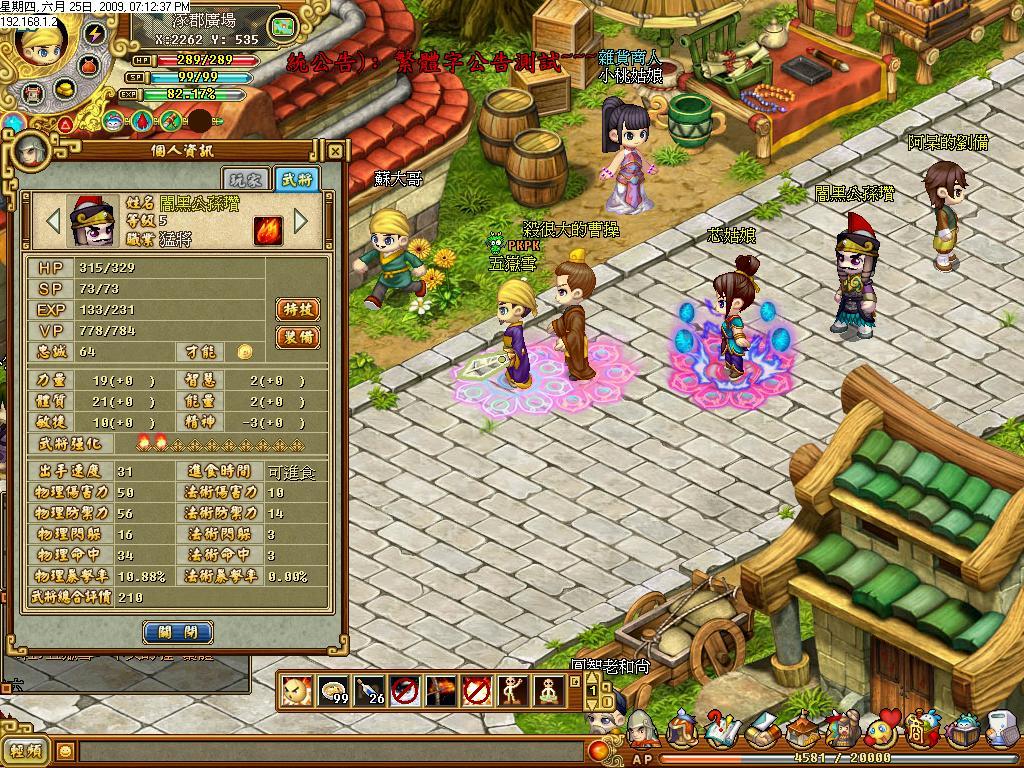The image size is (1024, 768).
Task: Open the treasure chest icon in bottom menu
Action: pos(964,732)
